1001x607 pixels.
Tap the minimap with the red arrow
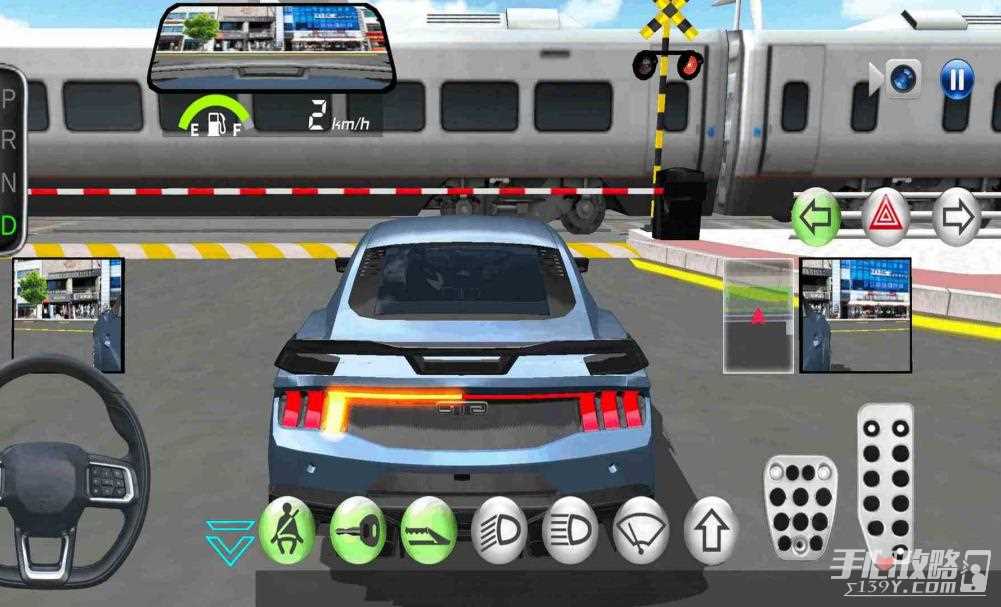click(x=758, y=315)
